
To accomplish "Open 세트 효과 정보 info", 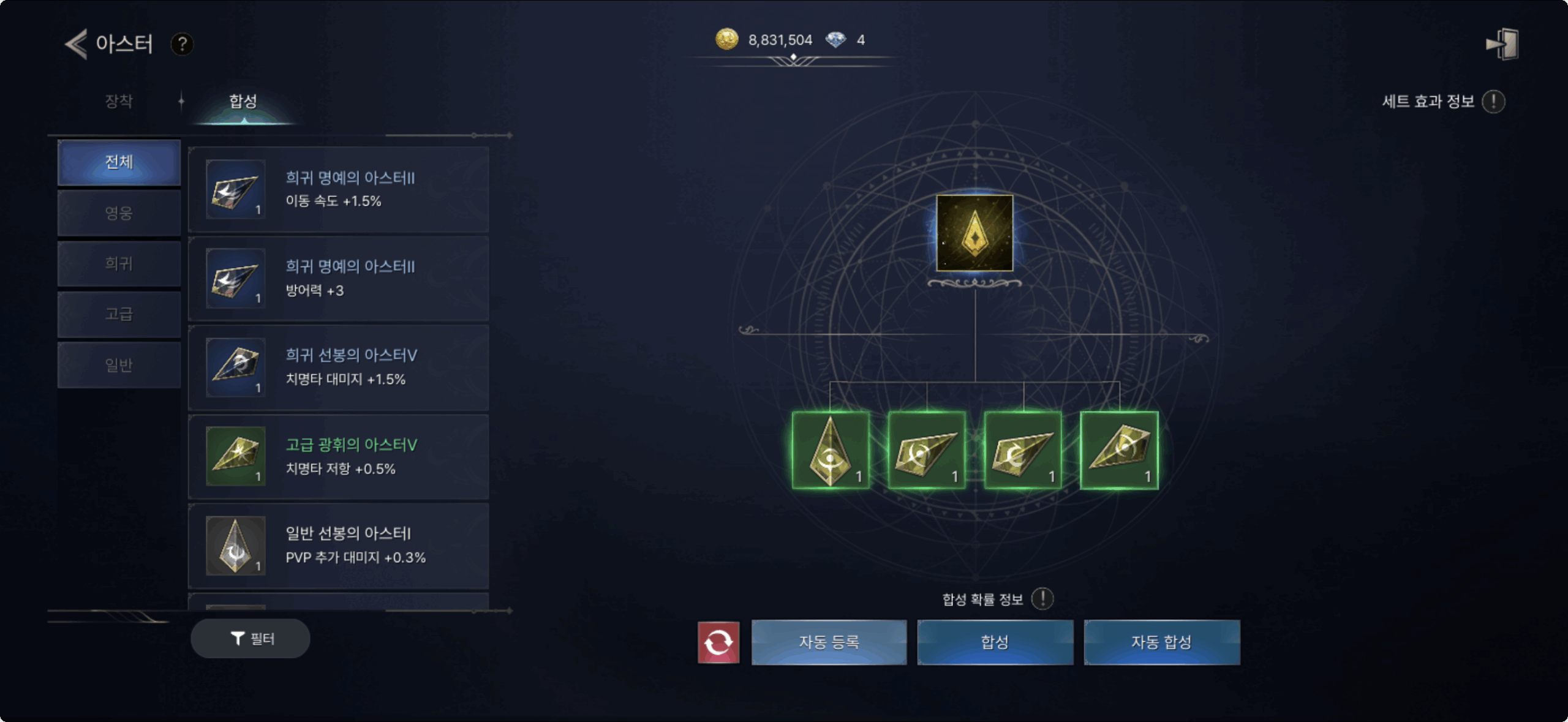I will [x=1493, y=102].
